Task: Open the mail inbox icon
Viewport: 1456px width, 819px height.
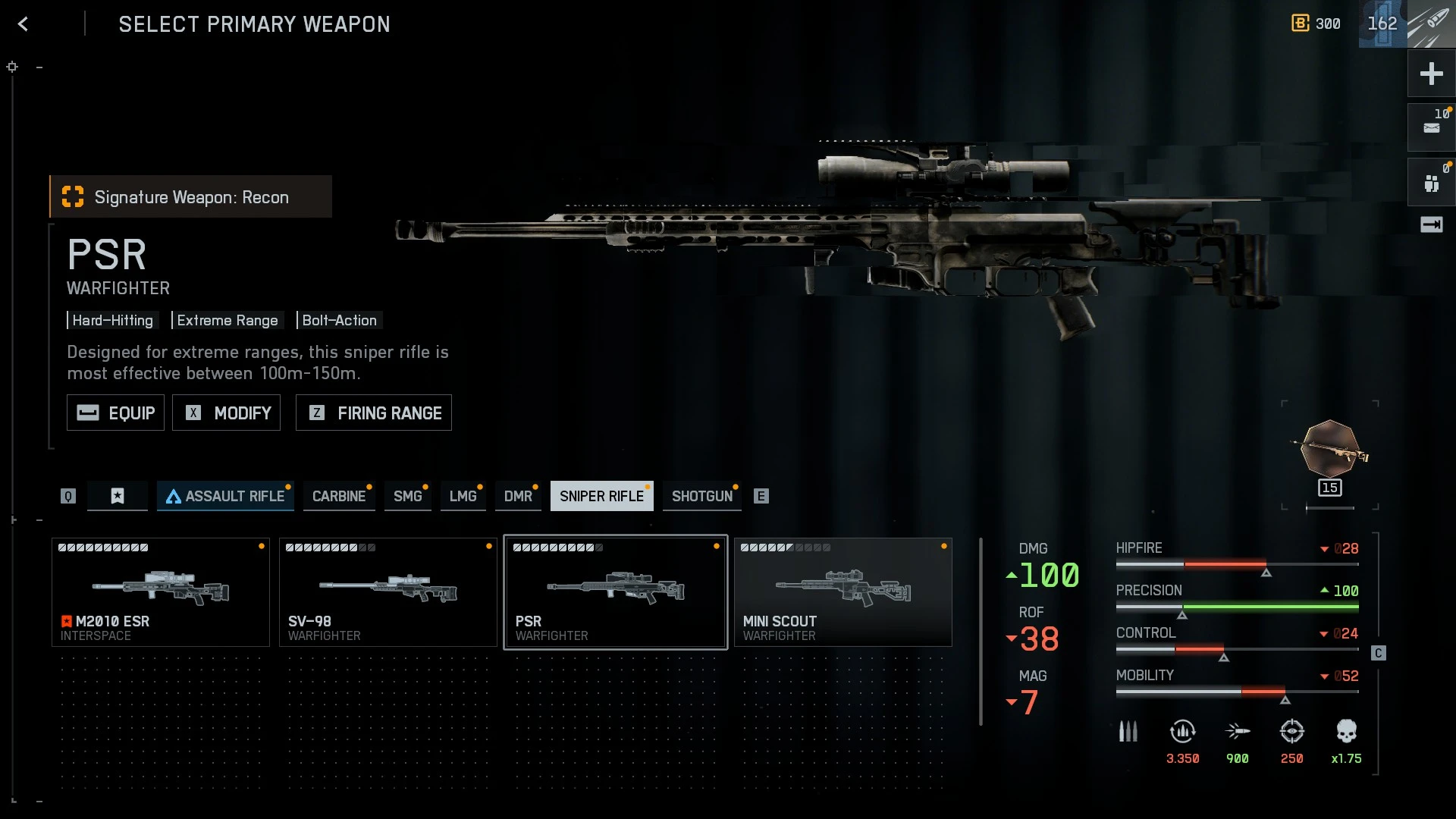Action: coord(1431,127)
